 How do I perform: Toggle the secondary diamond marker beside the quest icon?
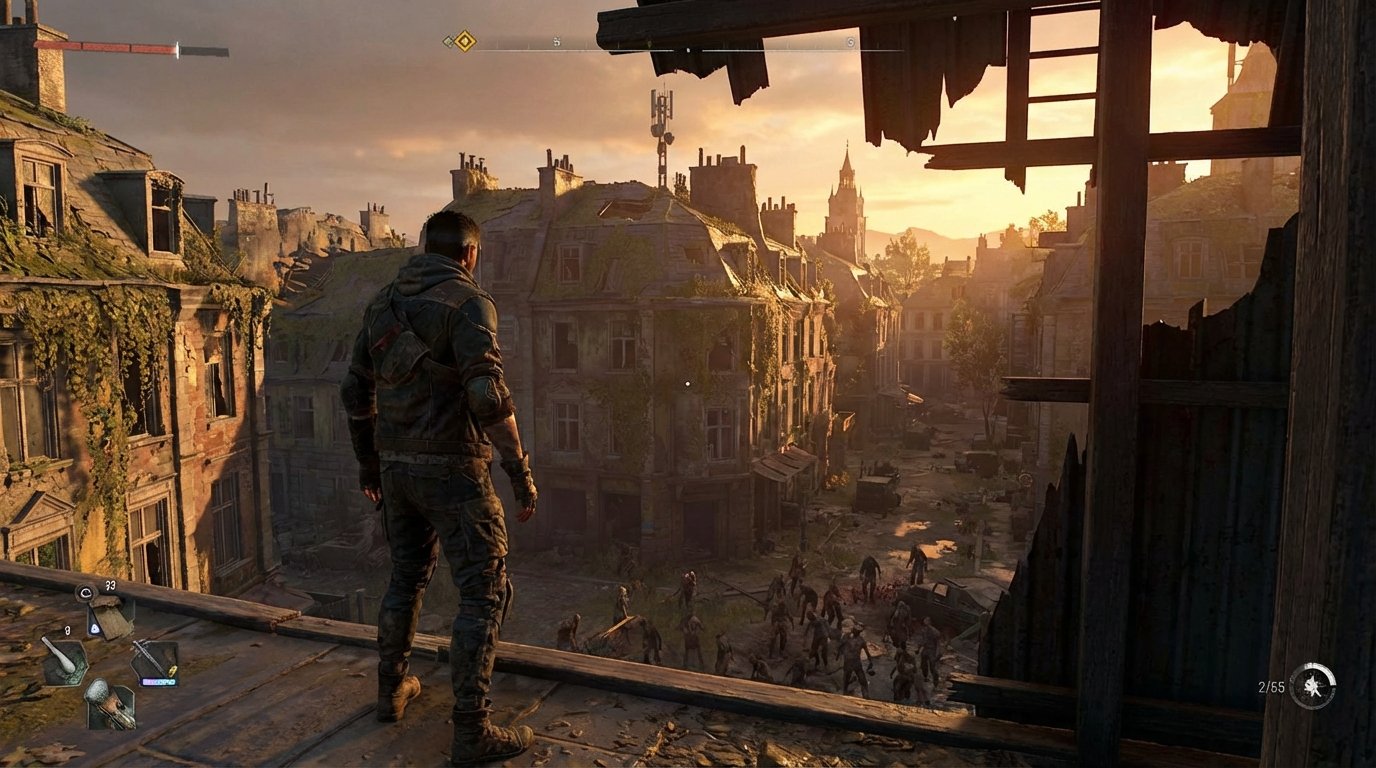pyautogui.click(x=448, y=41)
